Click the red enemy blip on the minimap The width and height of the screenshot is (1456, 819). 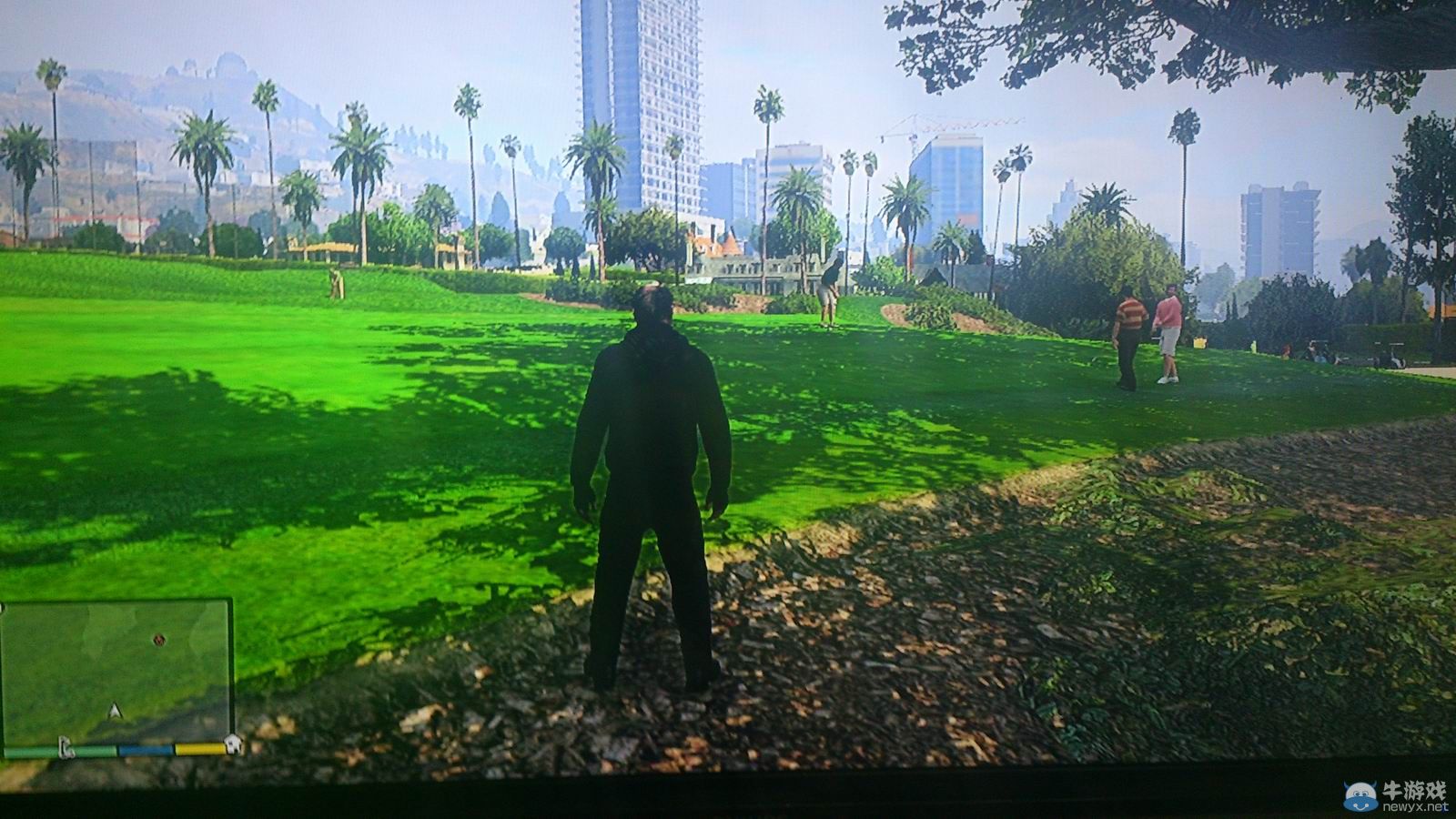pyautogui.click(x=159, y=641)
